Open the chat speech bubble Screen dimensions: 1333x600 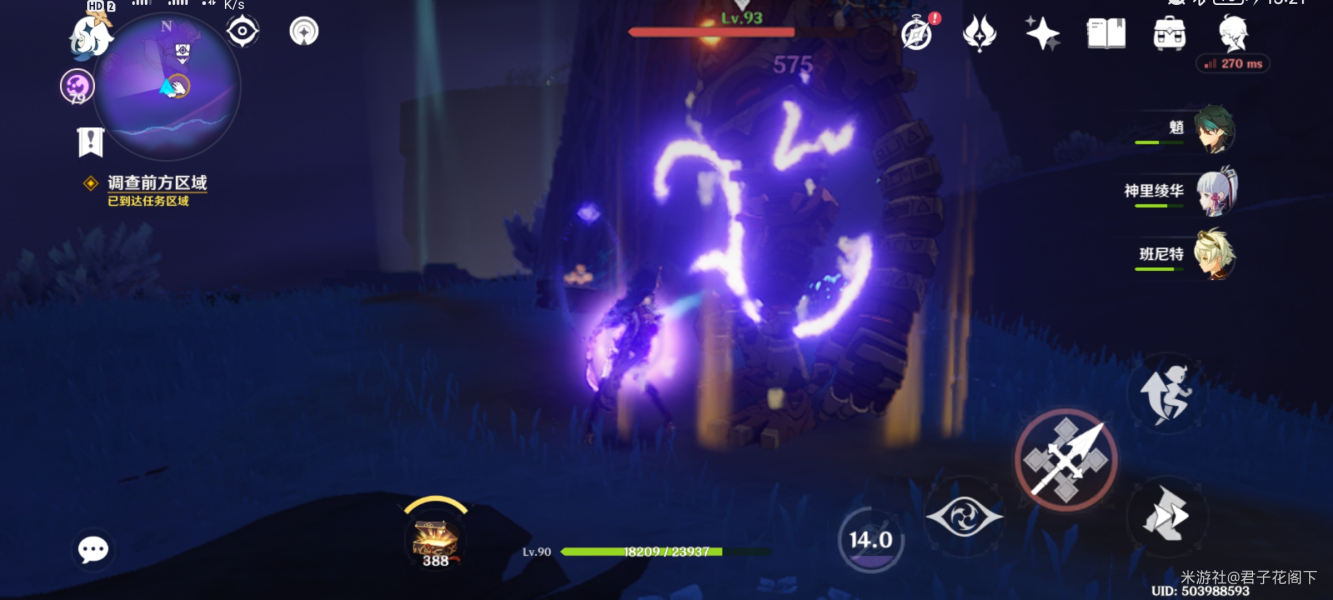coord(93,549)
